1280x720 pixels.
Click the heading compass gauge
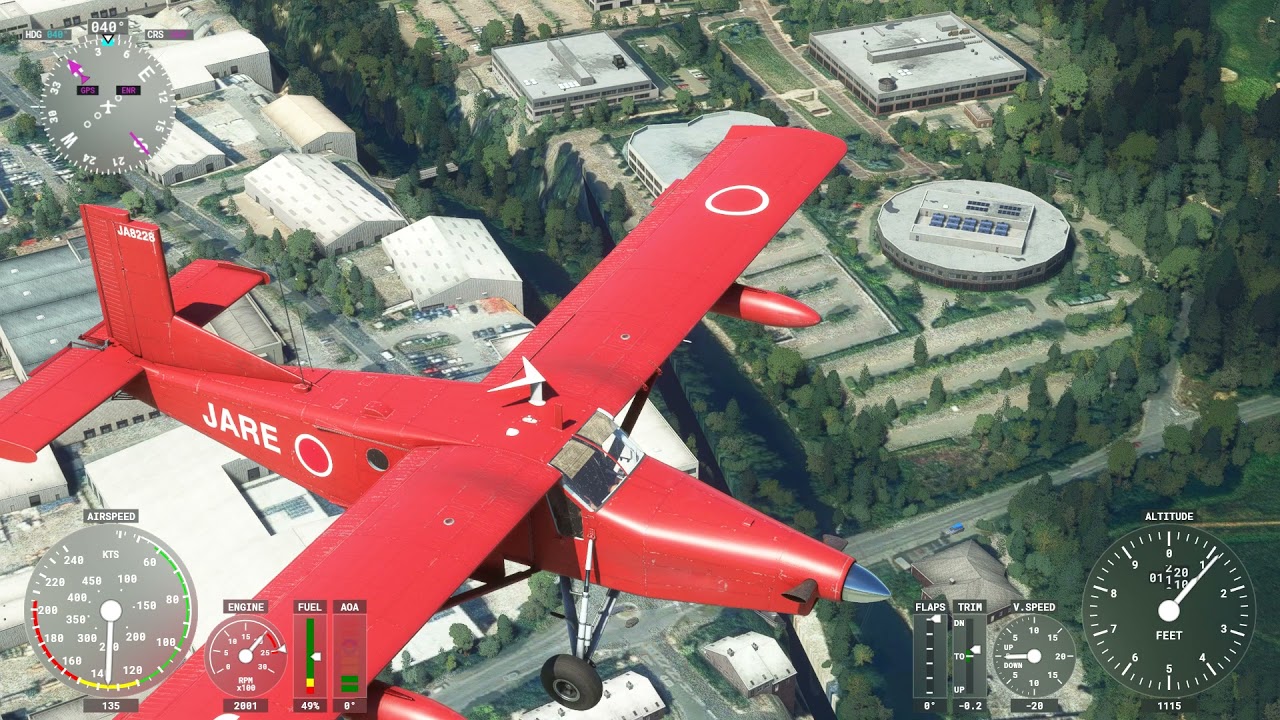108,105
